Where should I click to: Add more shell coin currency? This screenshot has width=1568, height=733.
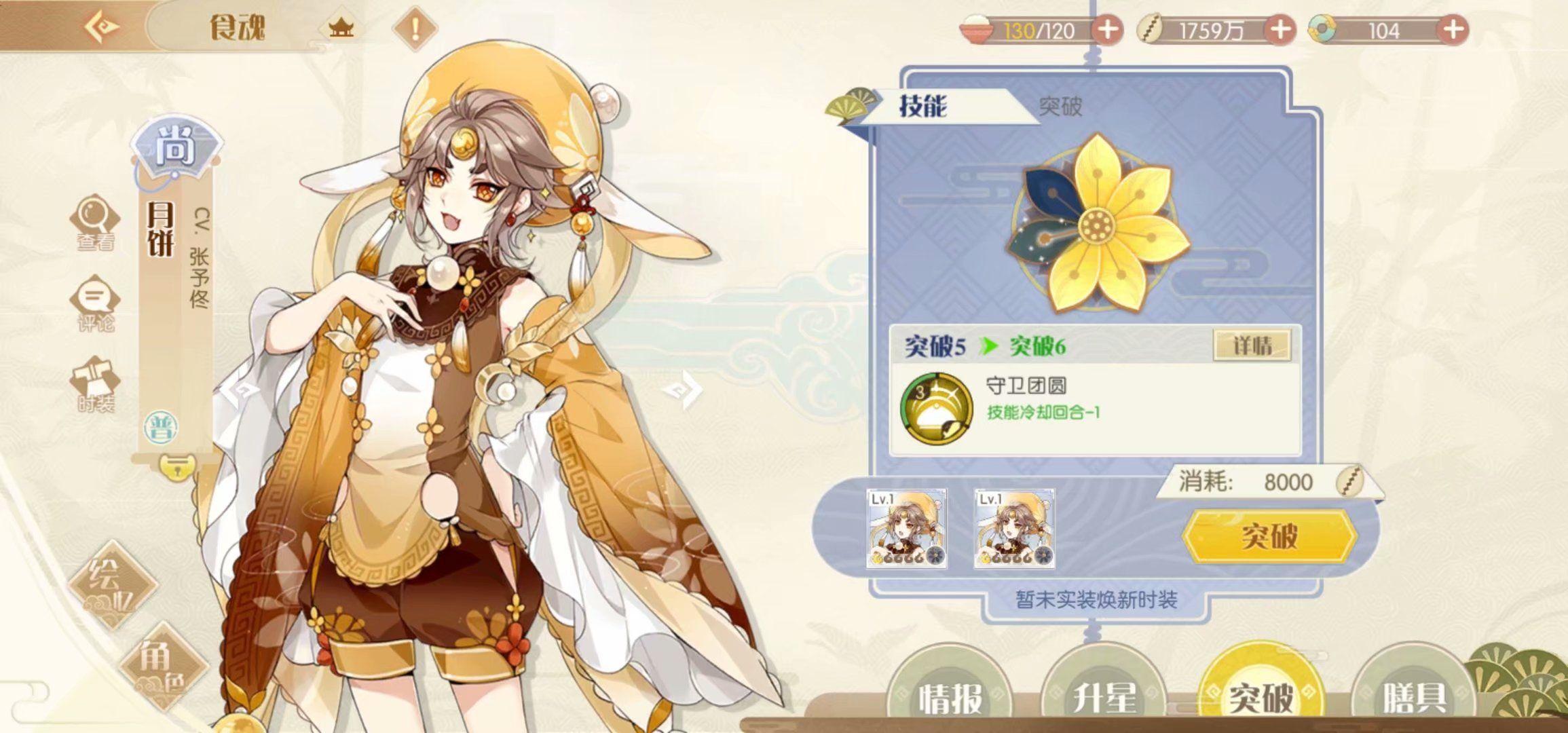tap(1280, 30)
